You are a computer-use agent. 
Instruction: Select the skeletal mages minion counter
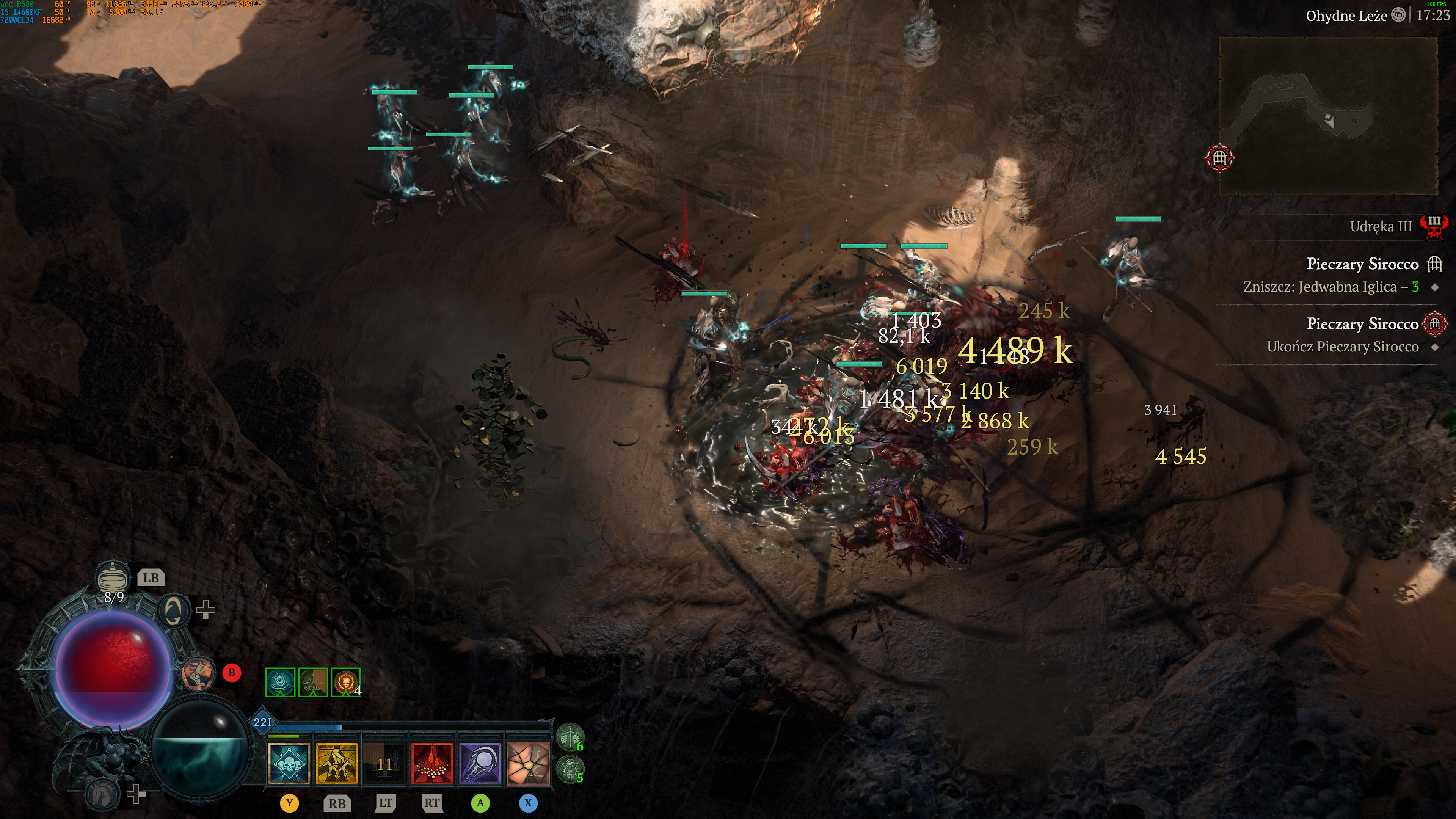(x=569, y=769)
